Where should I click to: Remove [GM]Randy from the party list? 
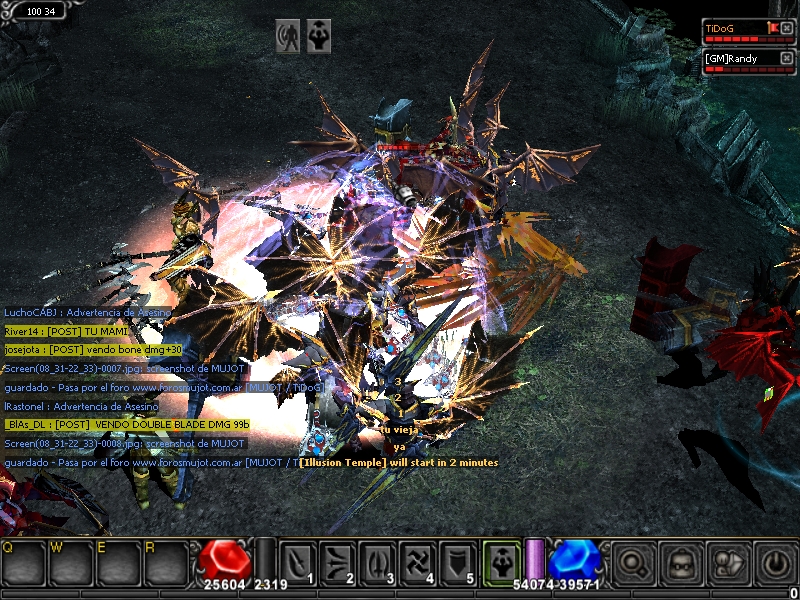[x=787, y=58]
